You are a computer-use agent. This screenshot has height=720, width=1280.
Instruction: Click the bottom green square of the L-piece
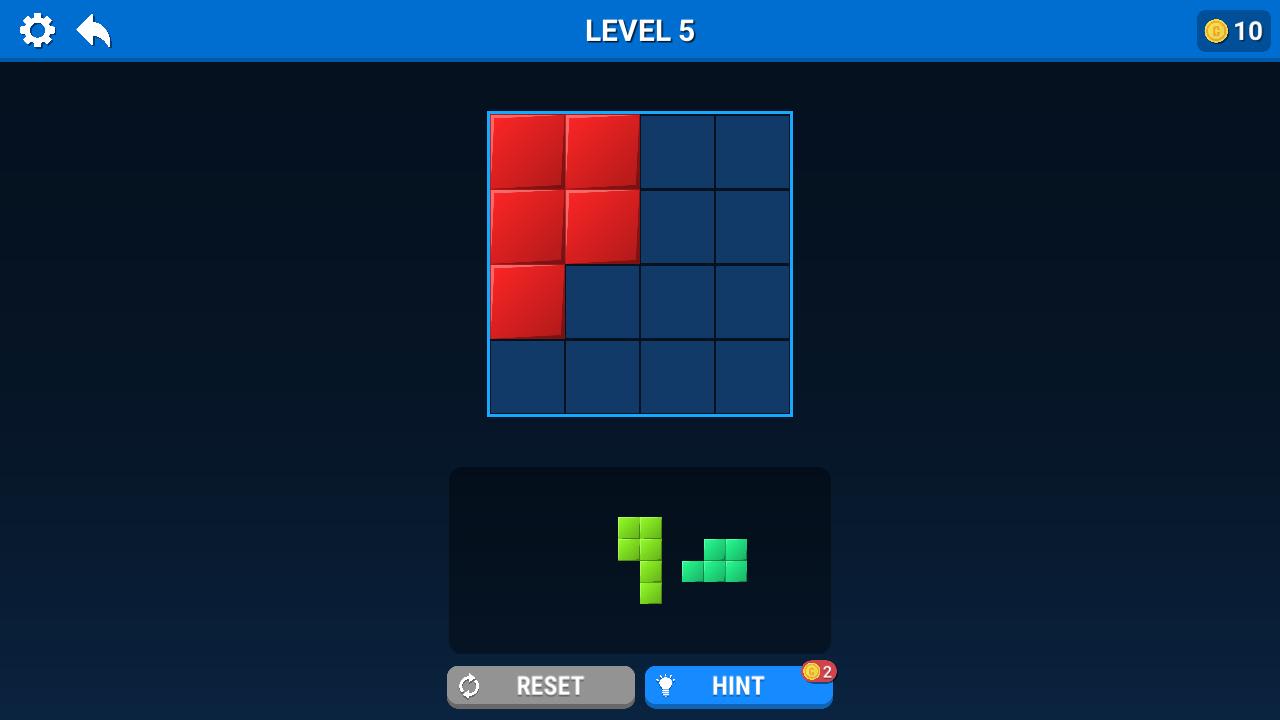(650, 592)
